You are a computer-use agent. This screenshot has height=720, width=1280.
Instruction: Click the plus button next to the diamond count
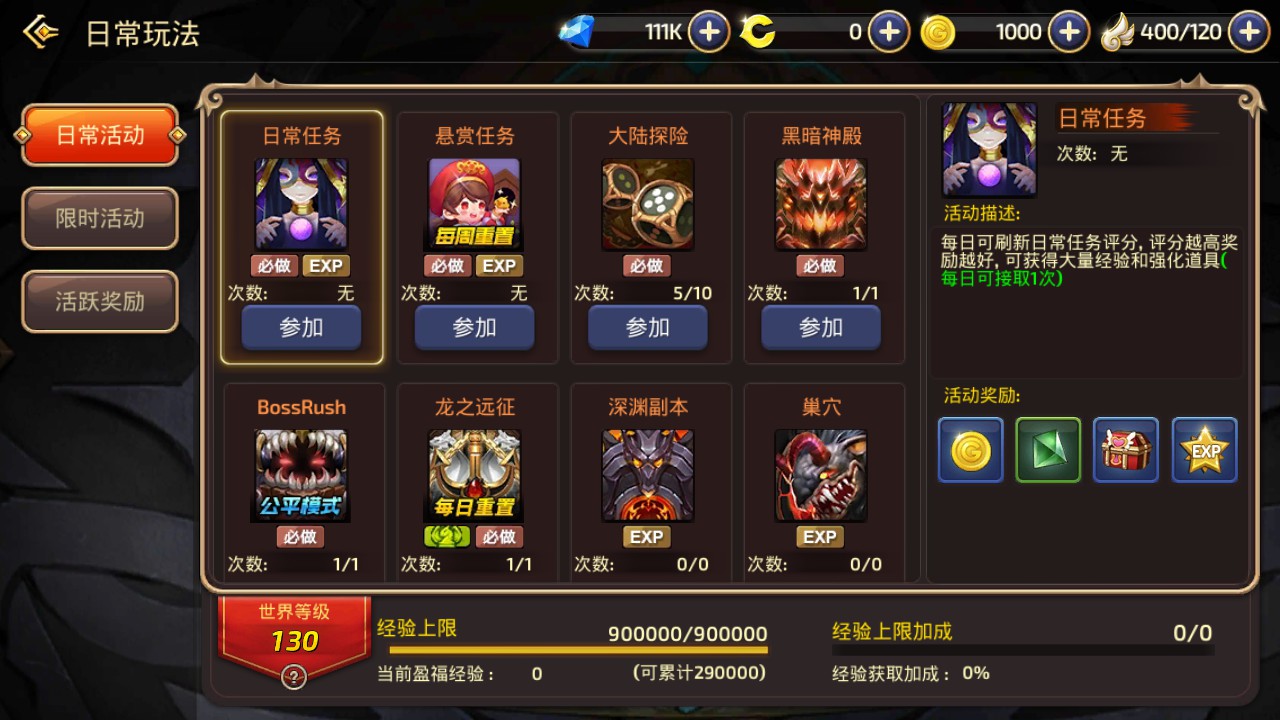[x=709, y=31]
